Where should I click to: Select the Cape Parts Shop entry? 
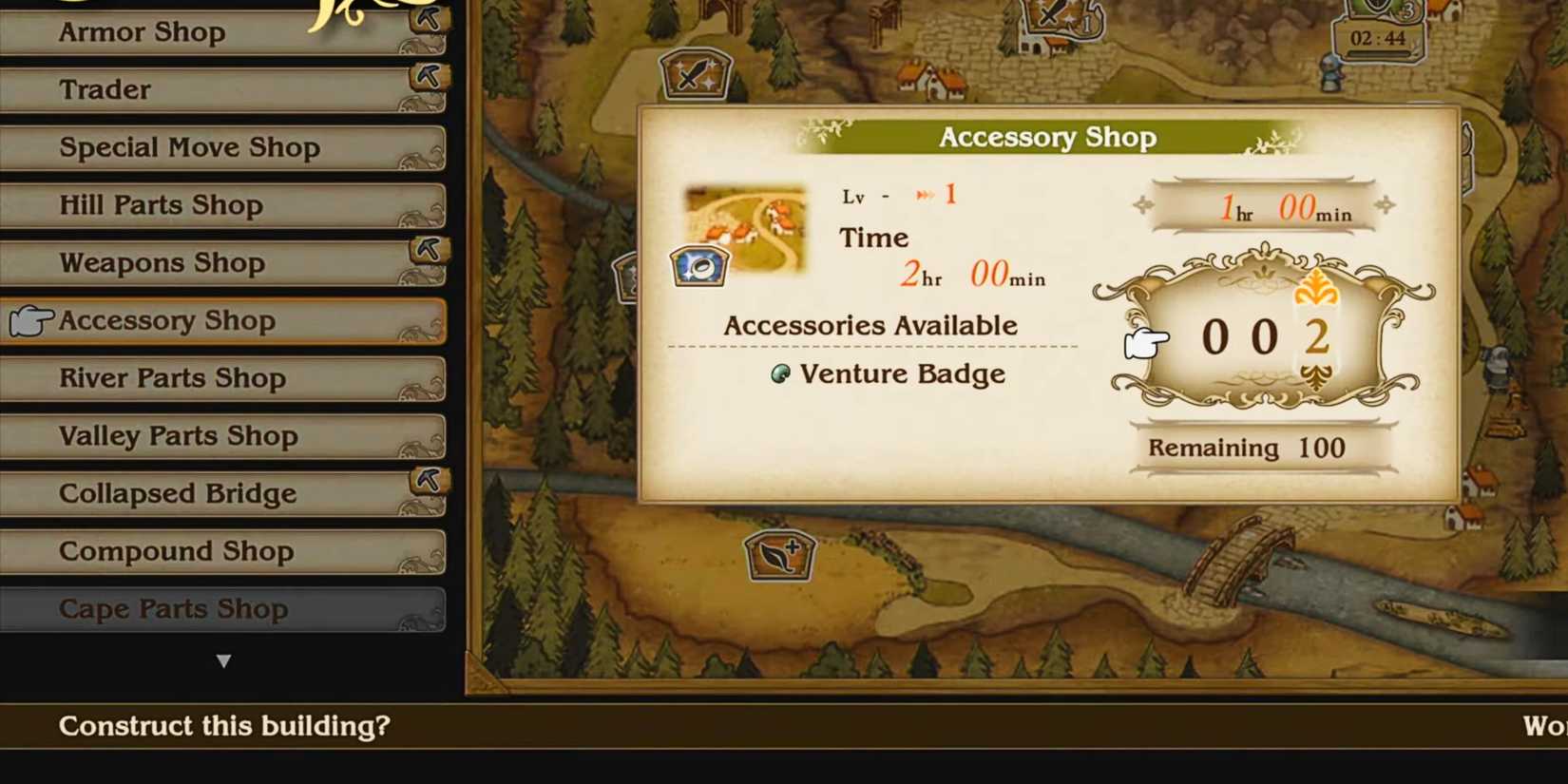click(223, 609)
